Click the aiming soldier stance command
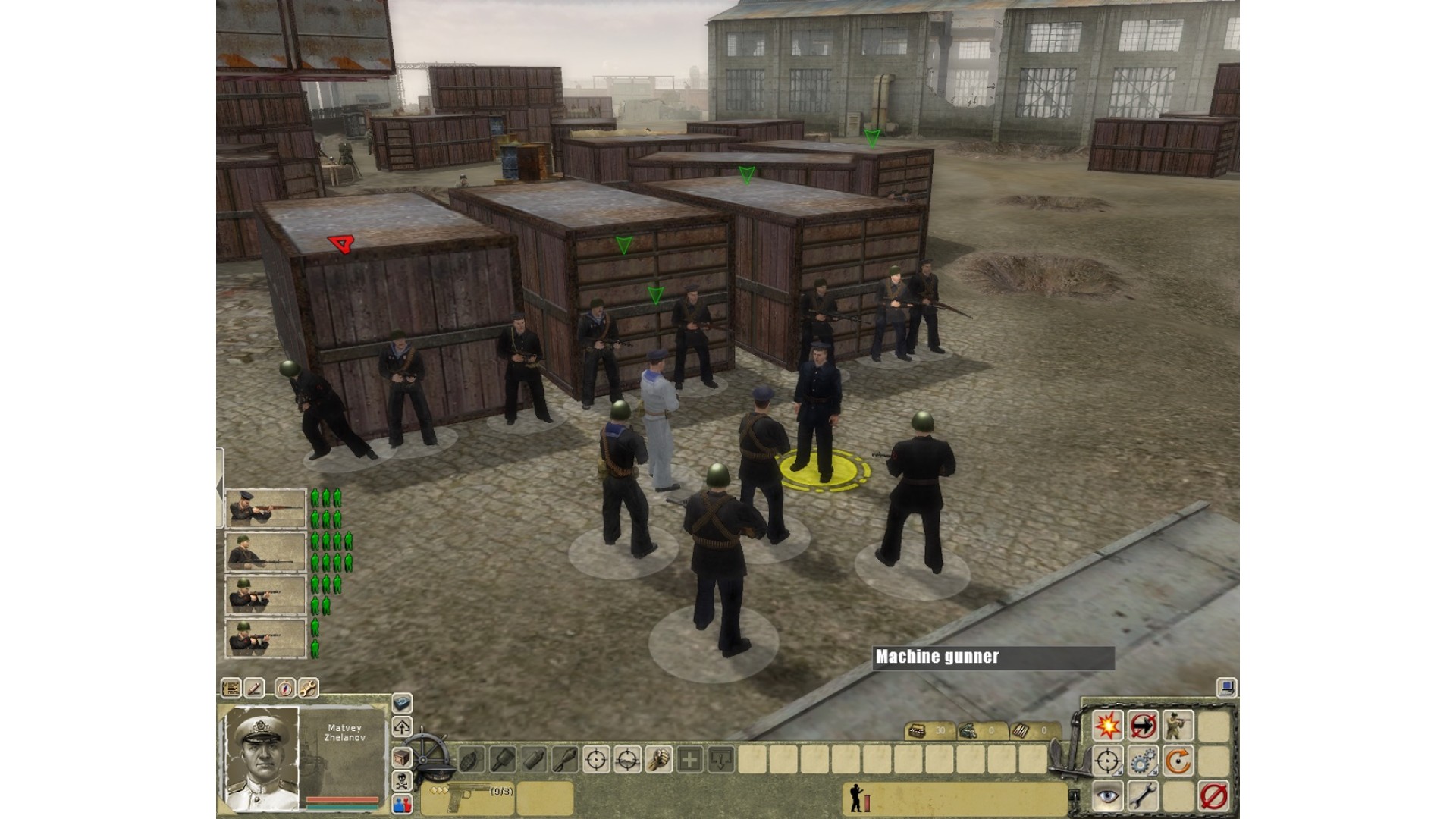 [1178, 726]
